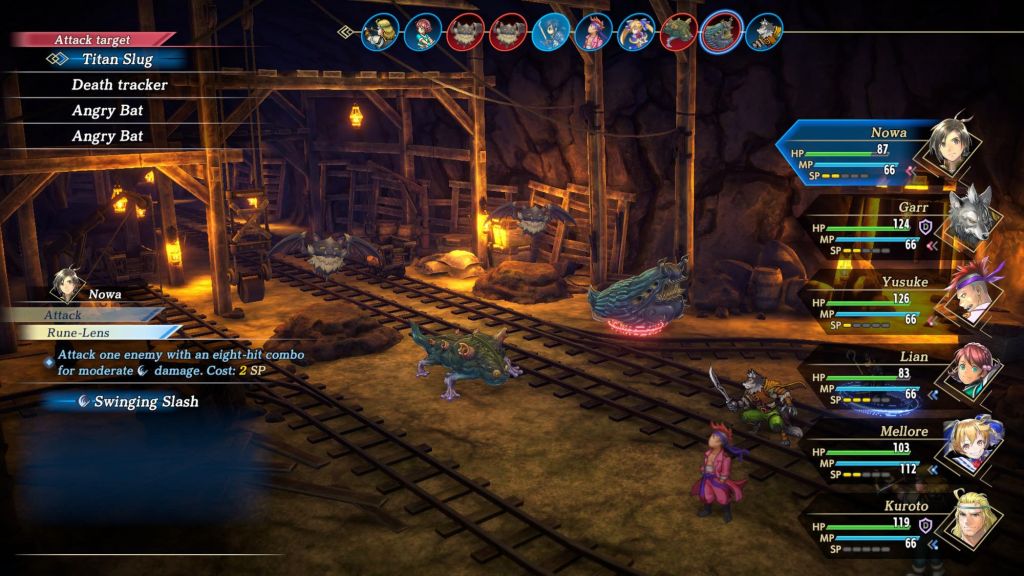Viewport: 1024px width, 576px height.
Task: Select the wolf Garr turn-order portrait
Action: point(764,32)
